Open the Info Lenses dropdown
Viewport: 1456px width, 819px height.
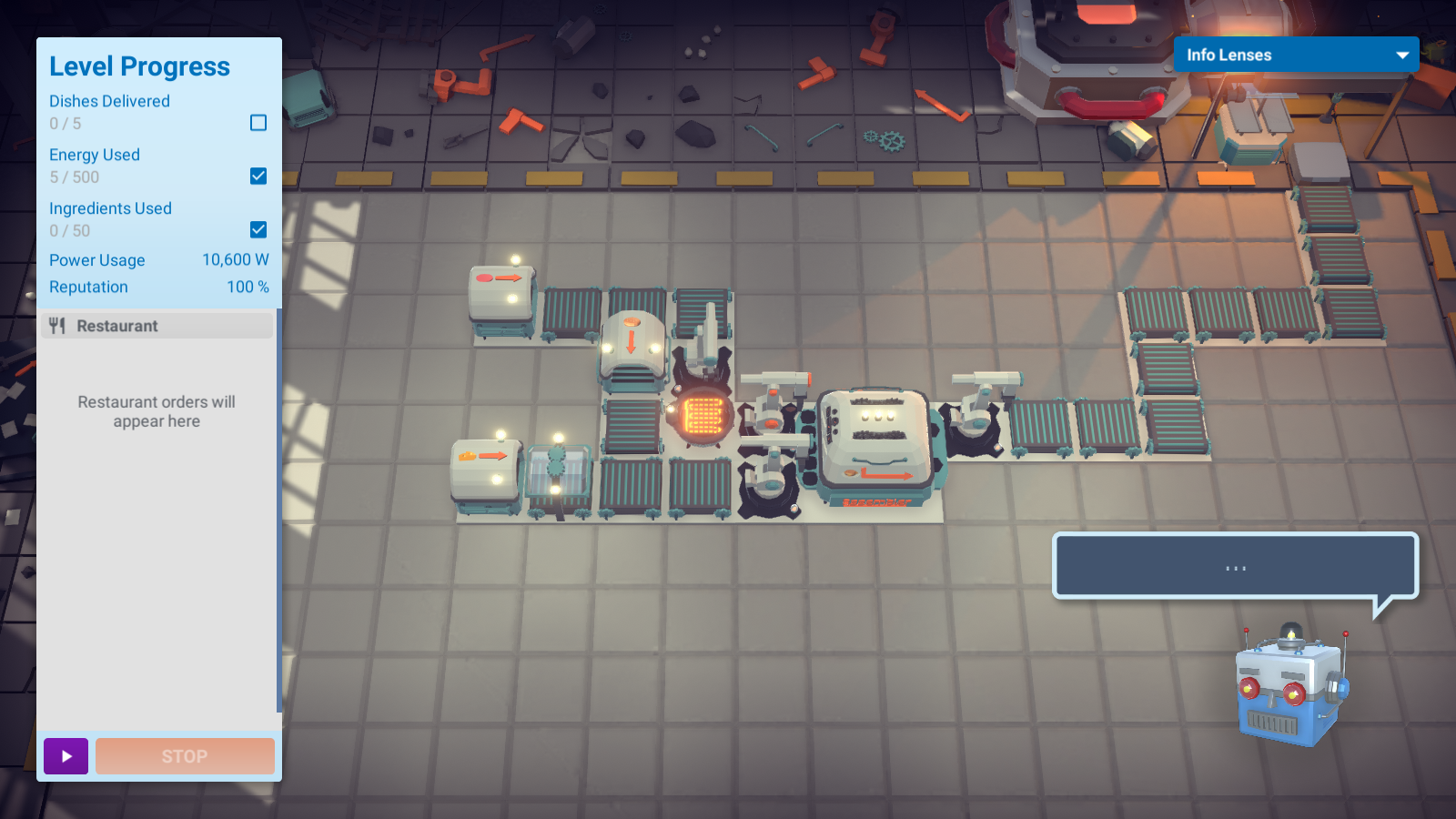(x=1296, y=55)
